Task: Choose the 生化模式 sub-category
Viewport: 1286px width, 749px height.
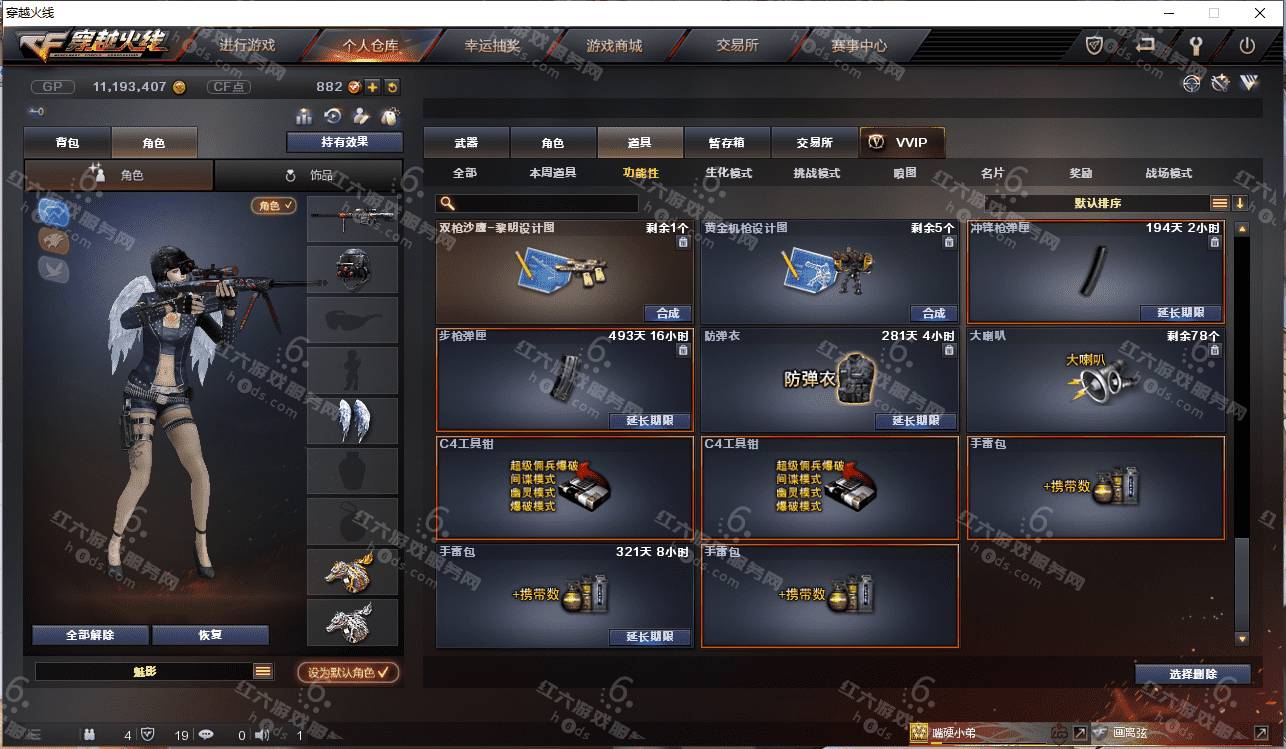Action: pos(728,173)
